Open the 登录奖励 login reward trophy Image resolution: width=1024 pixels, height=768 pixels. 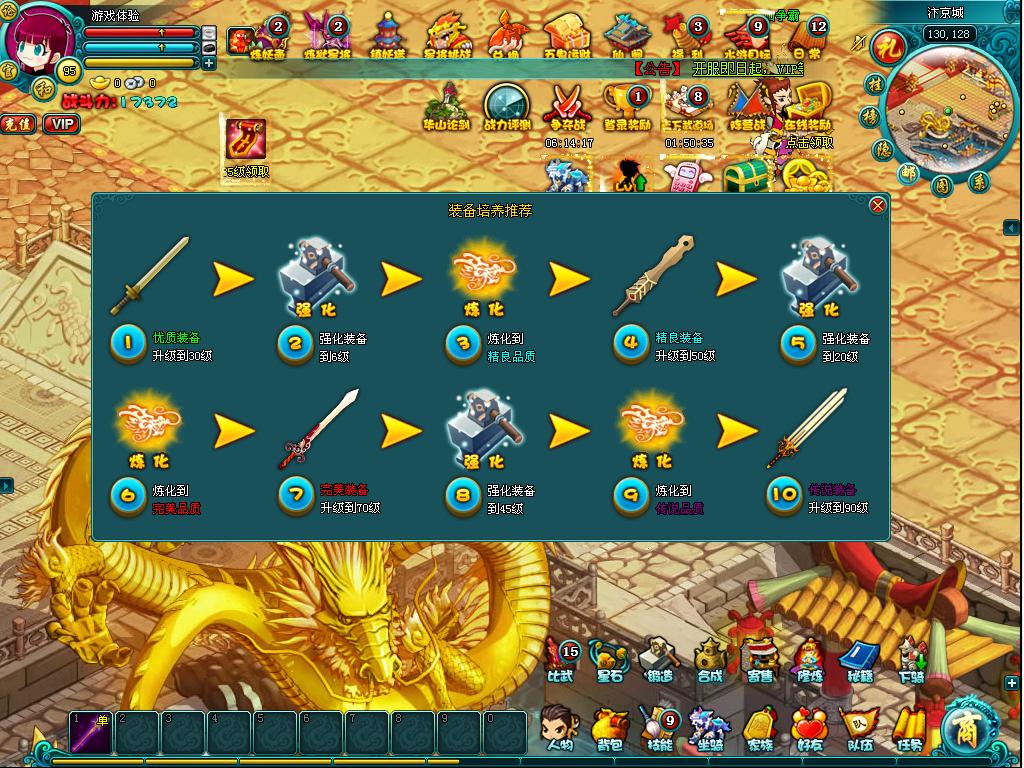627,108
